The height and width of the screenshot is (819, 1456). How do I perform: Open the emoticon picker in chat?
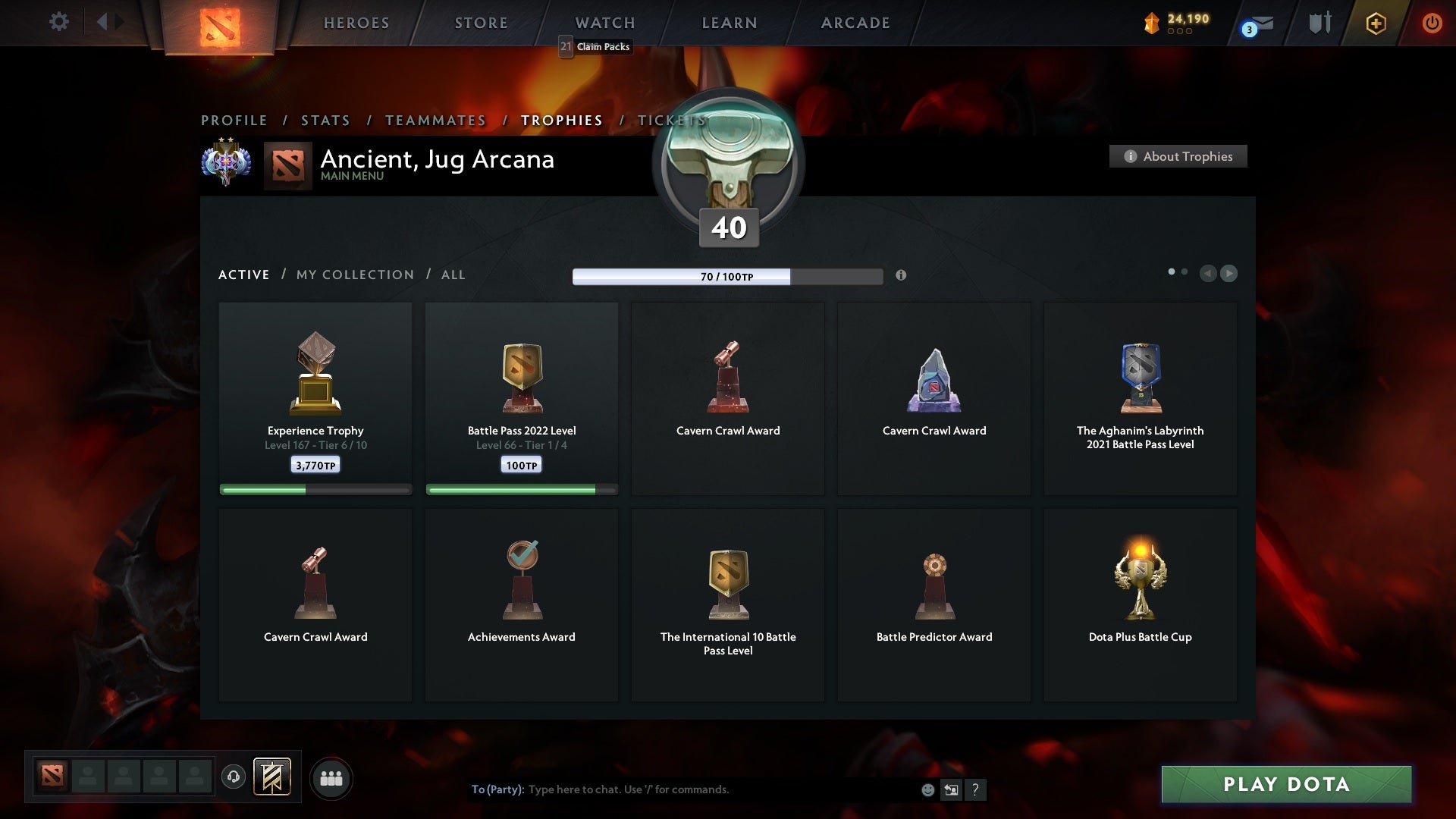[x=928, y=789]
